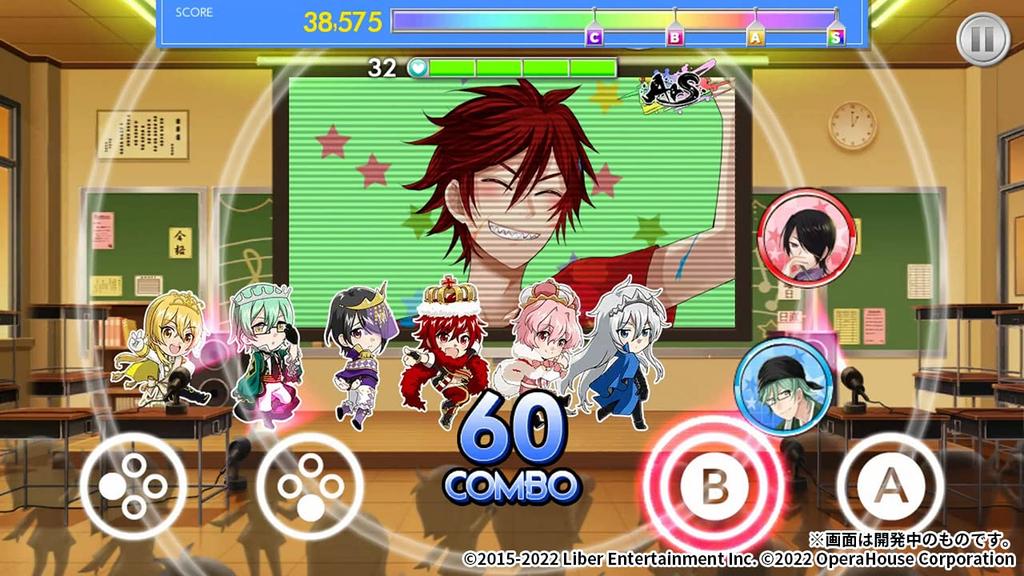Tap the bottom-dot-filled directional button
The width and height of the screenshot is (1024, 576).
(309, 486)
